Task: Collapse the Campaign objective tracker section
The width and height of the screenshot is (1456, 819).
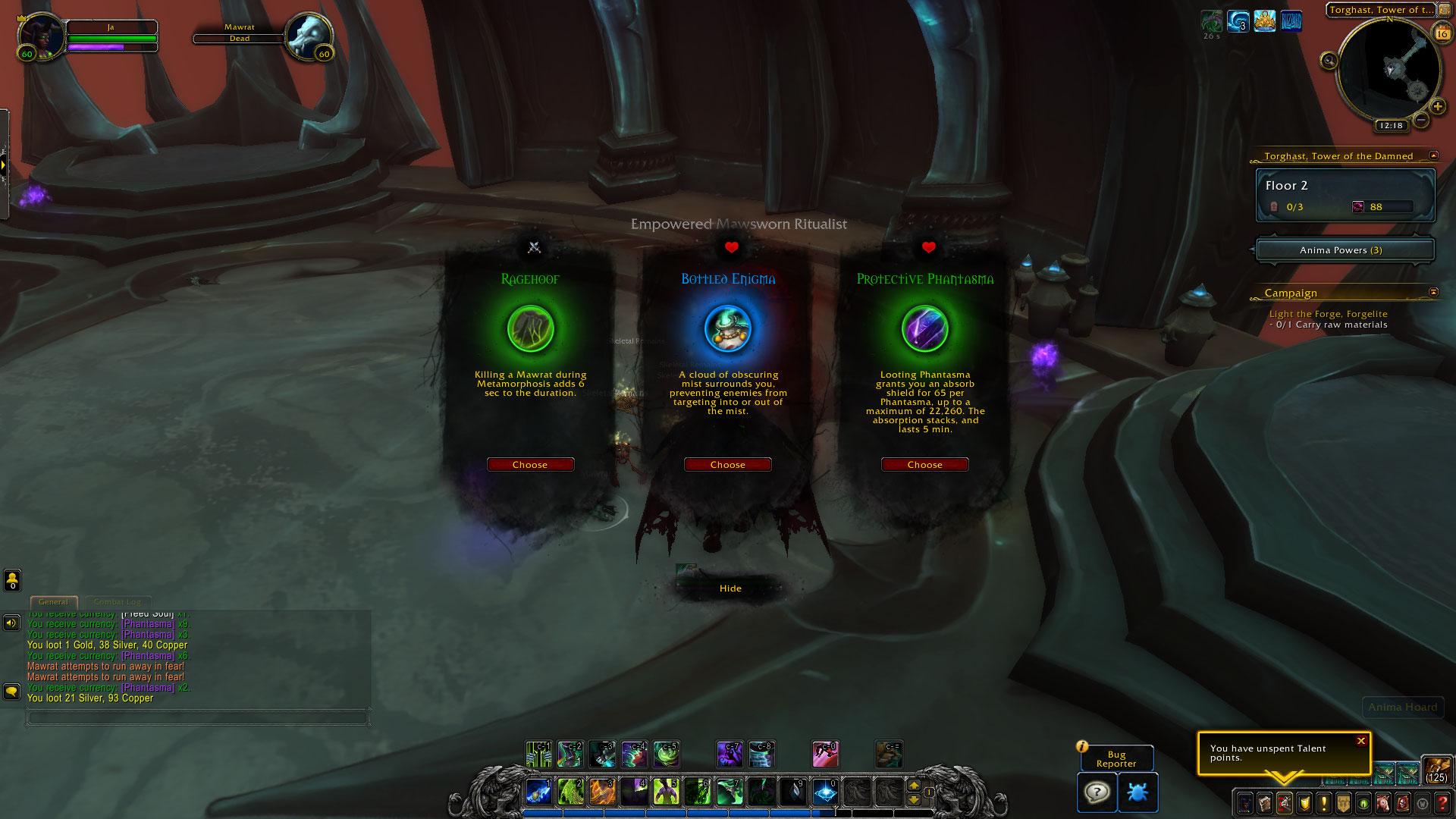Action: click(x=1433, y=292)
